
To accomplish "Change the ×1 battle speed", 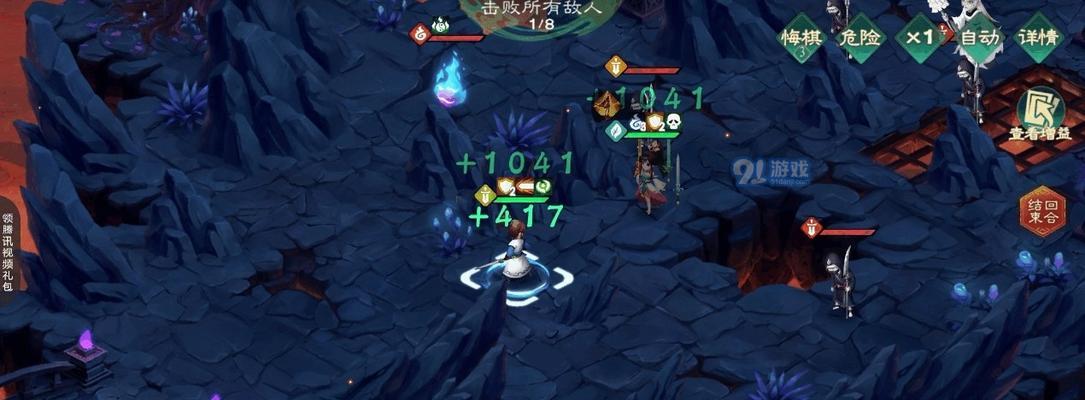I will pos(920,39).
